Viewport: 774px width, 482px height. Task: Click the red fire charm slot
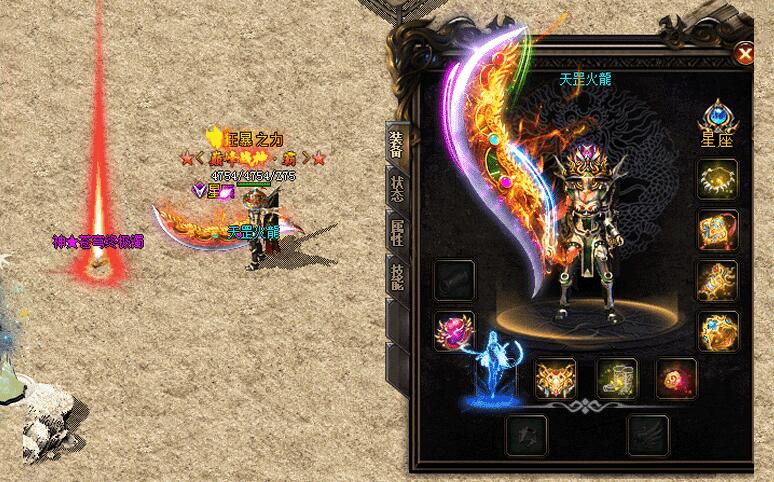coord(675,378)
